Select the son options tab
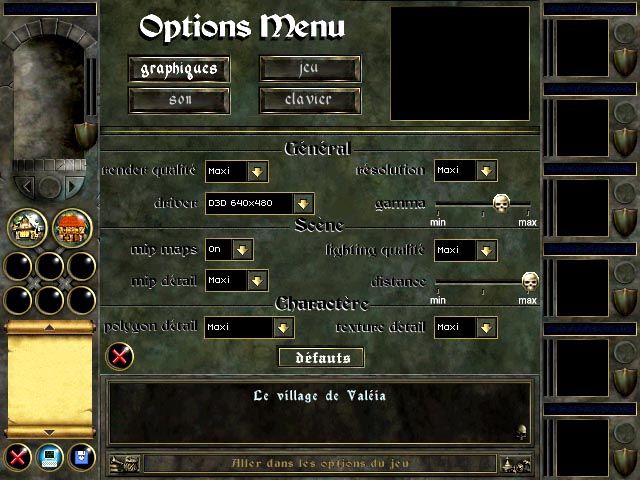Screen dimensions: 640x480 click(x=179, y=100)
